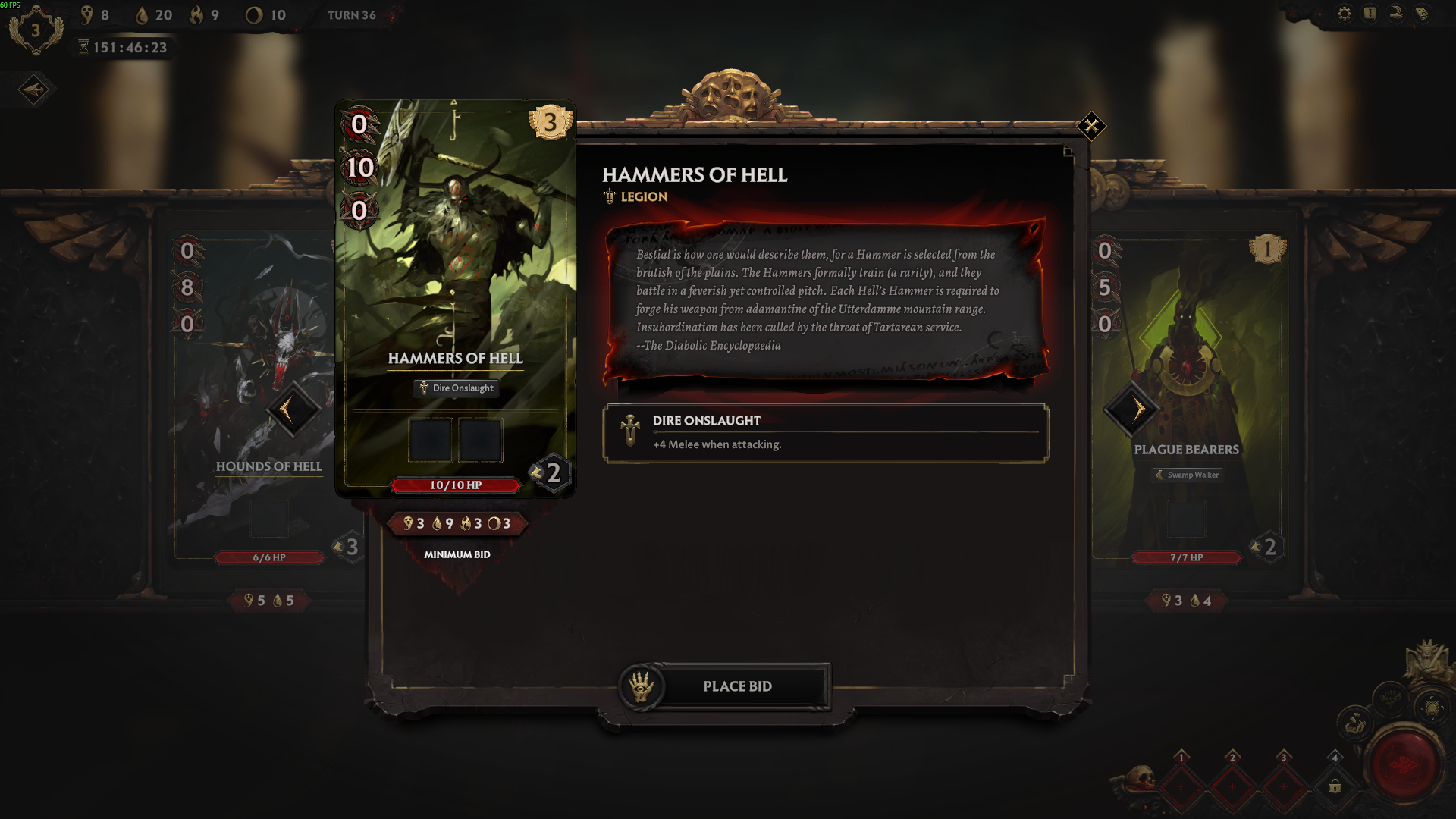
Task: Open the exclamation mark notifications icon
Action: 1370,14
